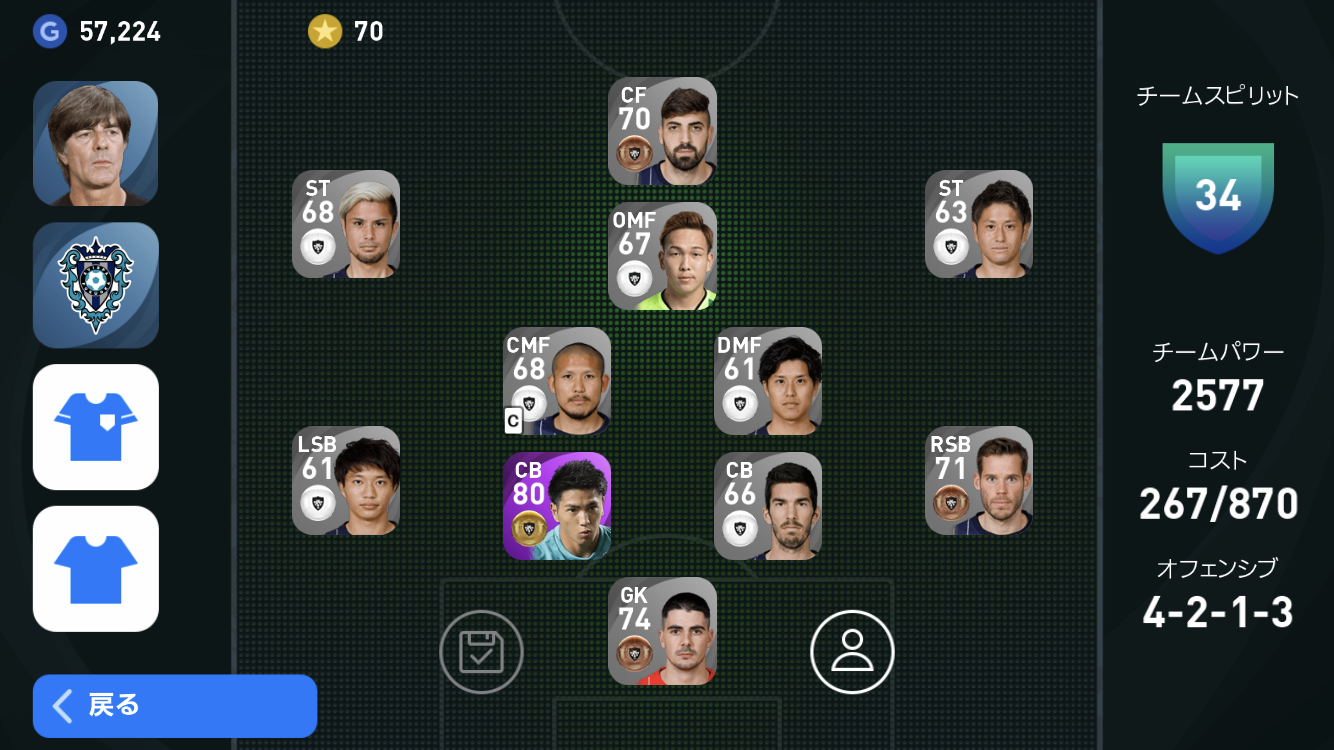Screen dimensions: 1334x750
Task: Click the save squad disk icon
Action: point(481,652)
